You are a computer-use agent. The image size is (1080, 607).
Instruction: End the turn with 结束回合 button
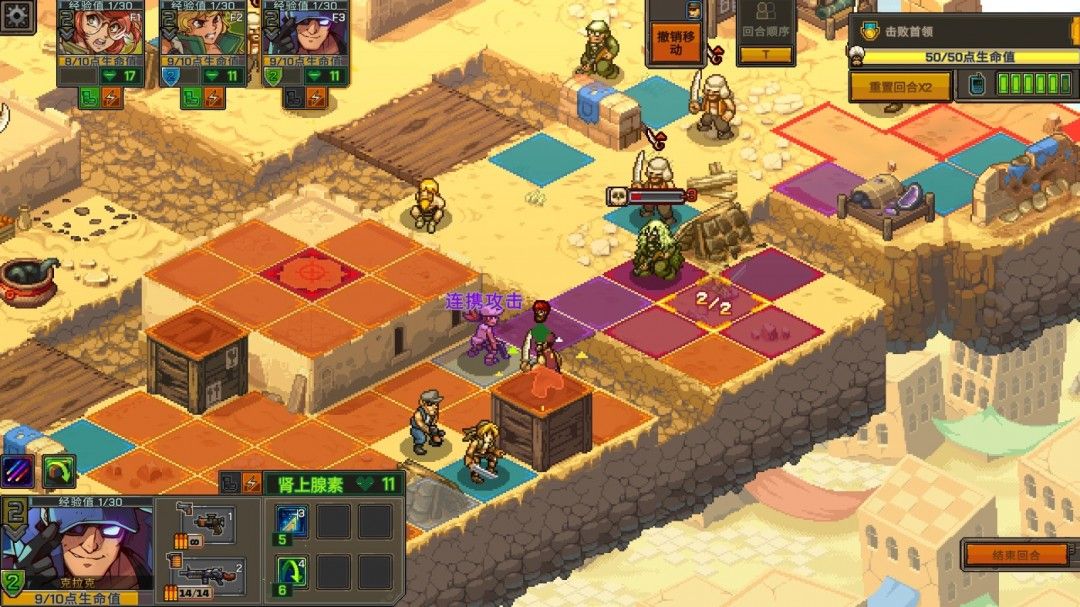pyautogui.click(x=1015, y=554)
